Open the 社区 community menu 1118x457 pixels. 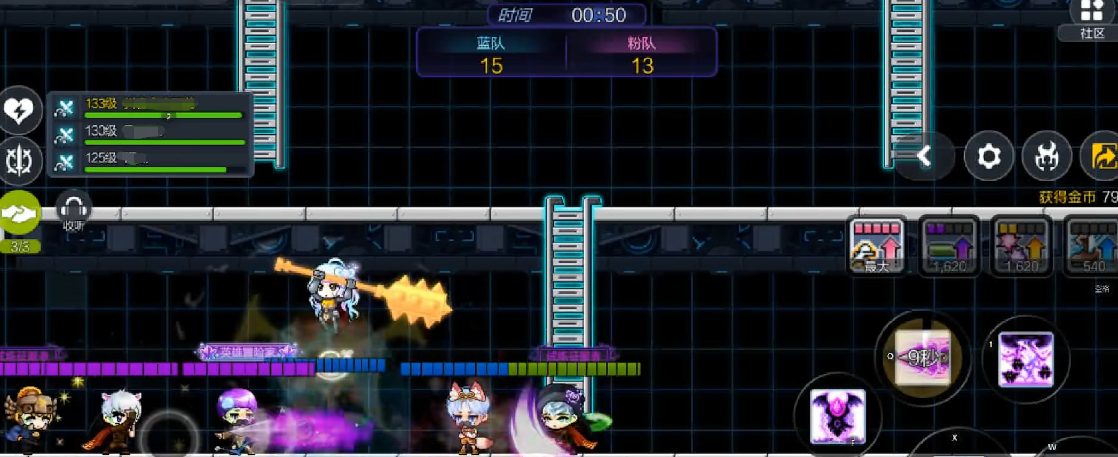(x=1092, y=19)
